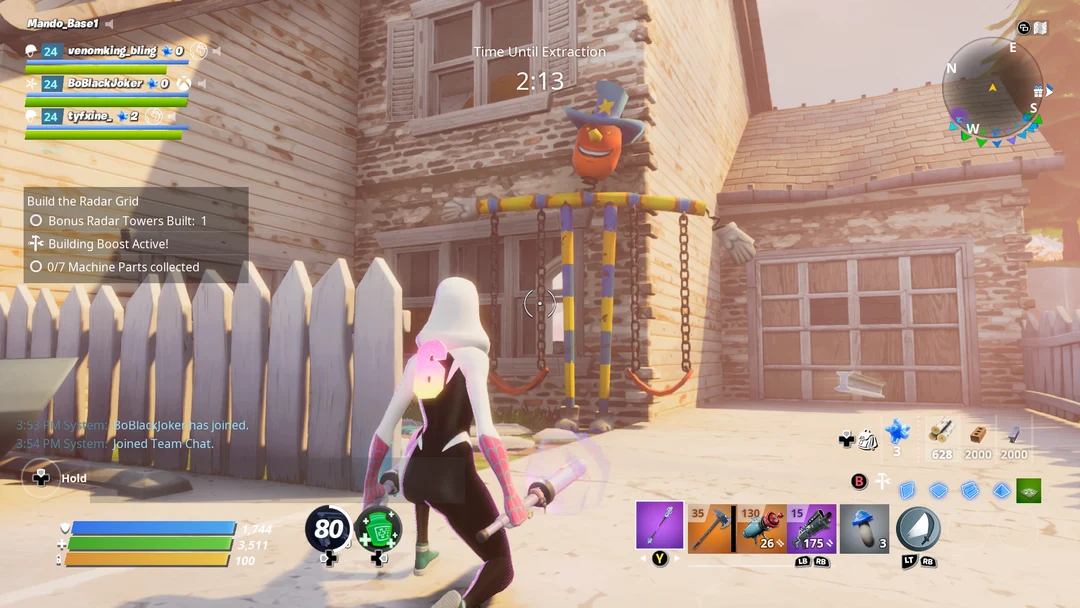Open the compass minimap

992,88
